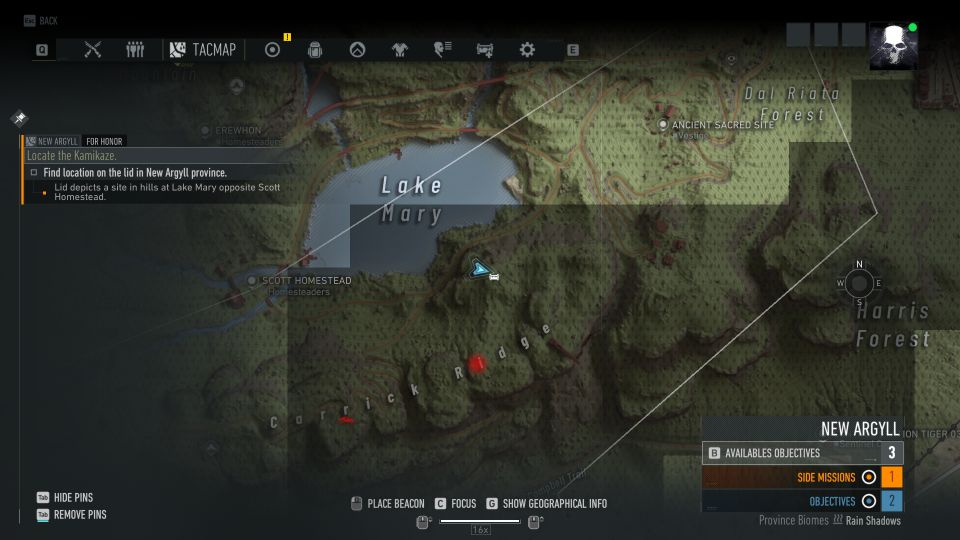The width and height of the screenshot is (960, 540).
Task: Select the Ancient Sacred Site marker
Action: pyautogui.click(x=662, y=124)
